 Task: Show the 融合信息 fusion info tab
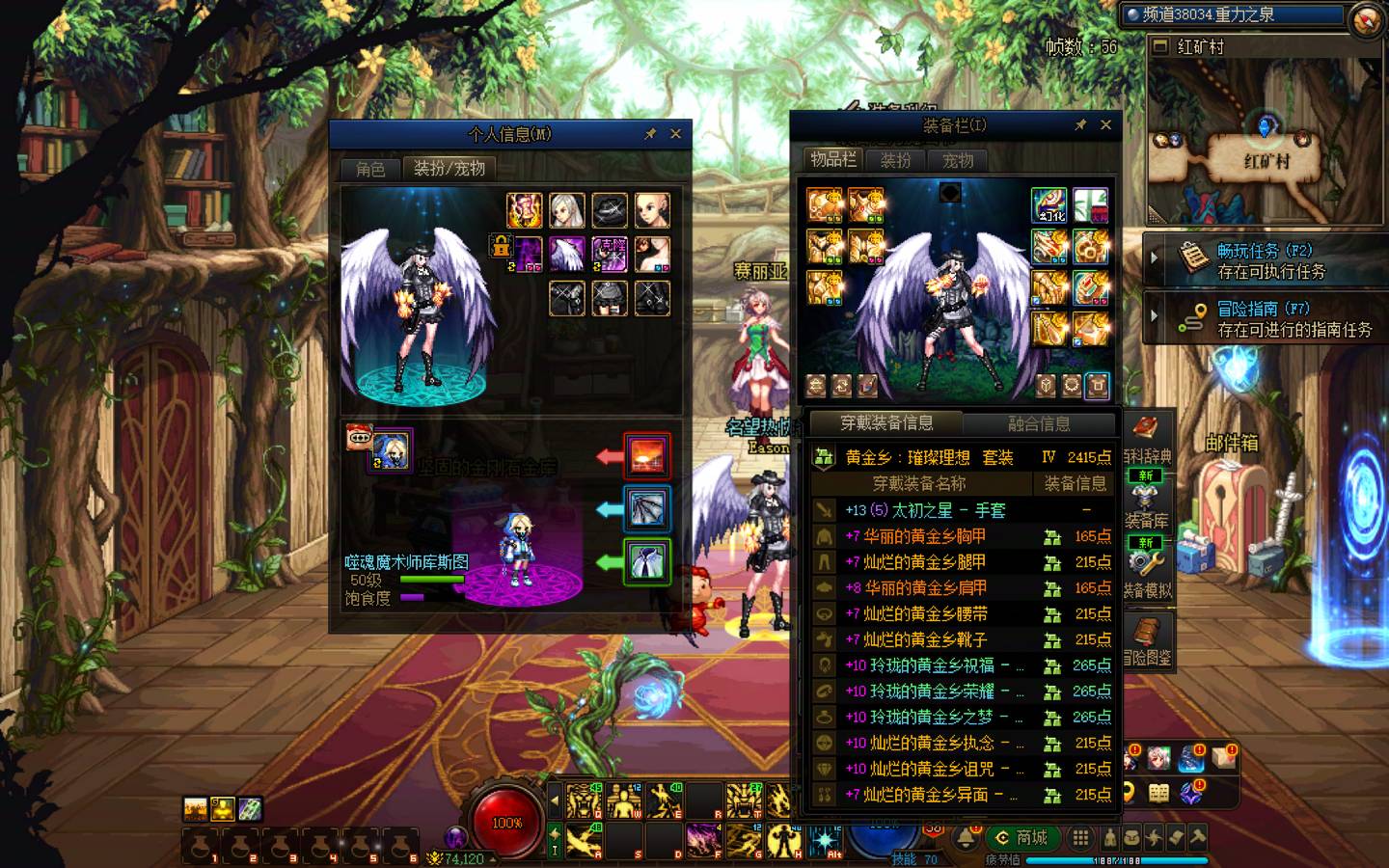click(1039, 423)
